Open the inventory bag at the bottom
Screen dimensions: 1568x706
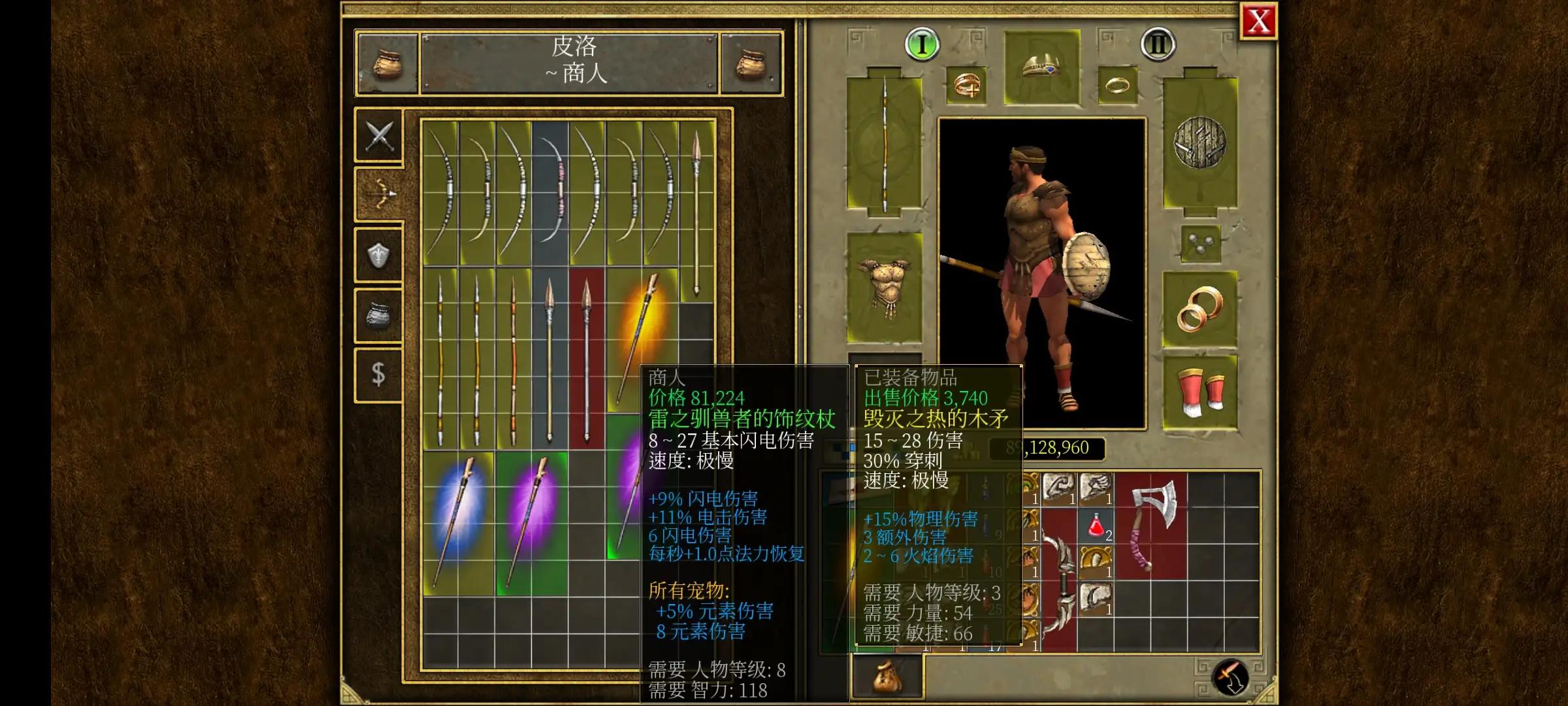pos(887,678)
